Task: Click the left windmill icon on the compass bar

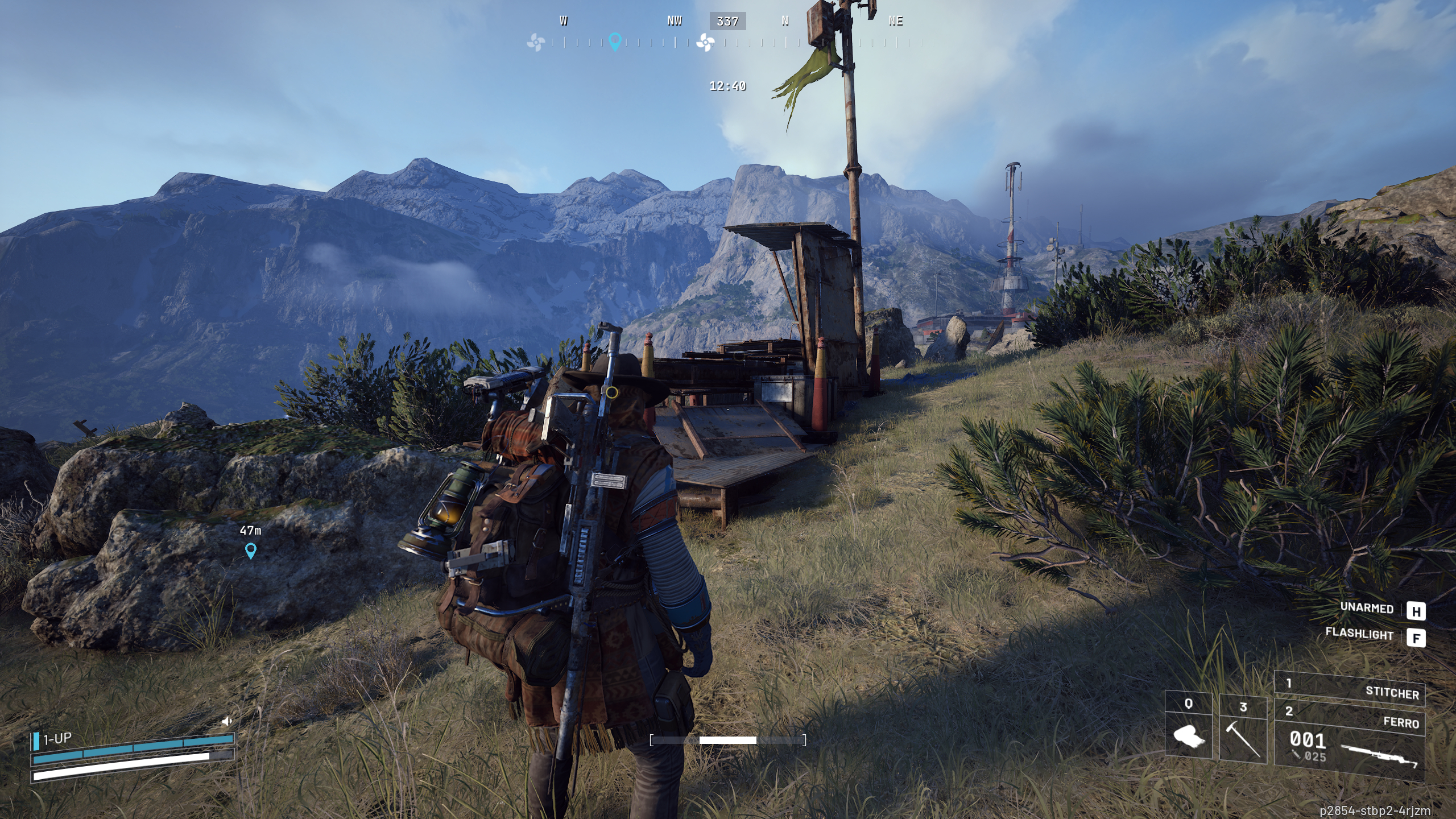Action: [x=537, y=42]
